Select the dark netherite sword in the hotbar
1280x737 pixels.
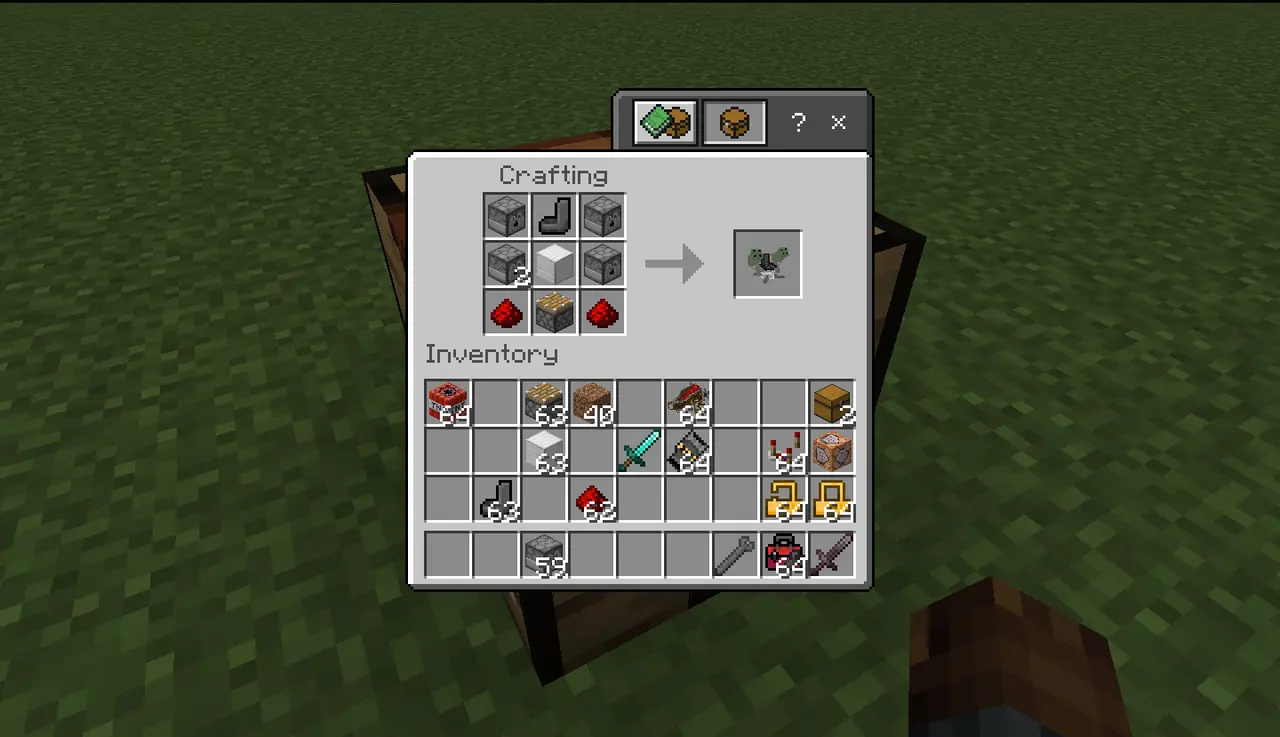coord(832,554)
